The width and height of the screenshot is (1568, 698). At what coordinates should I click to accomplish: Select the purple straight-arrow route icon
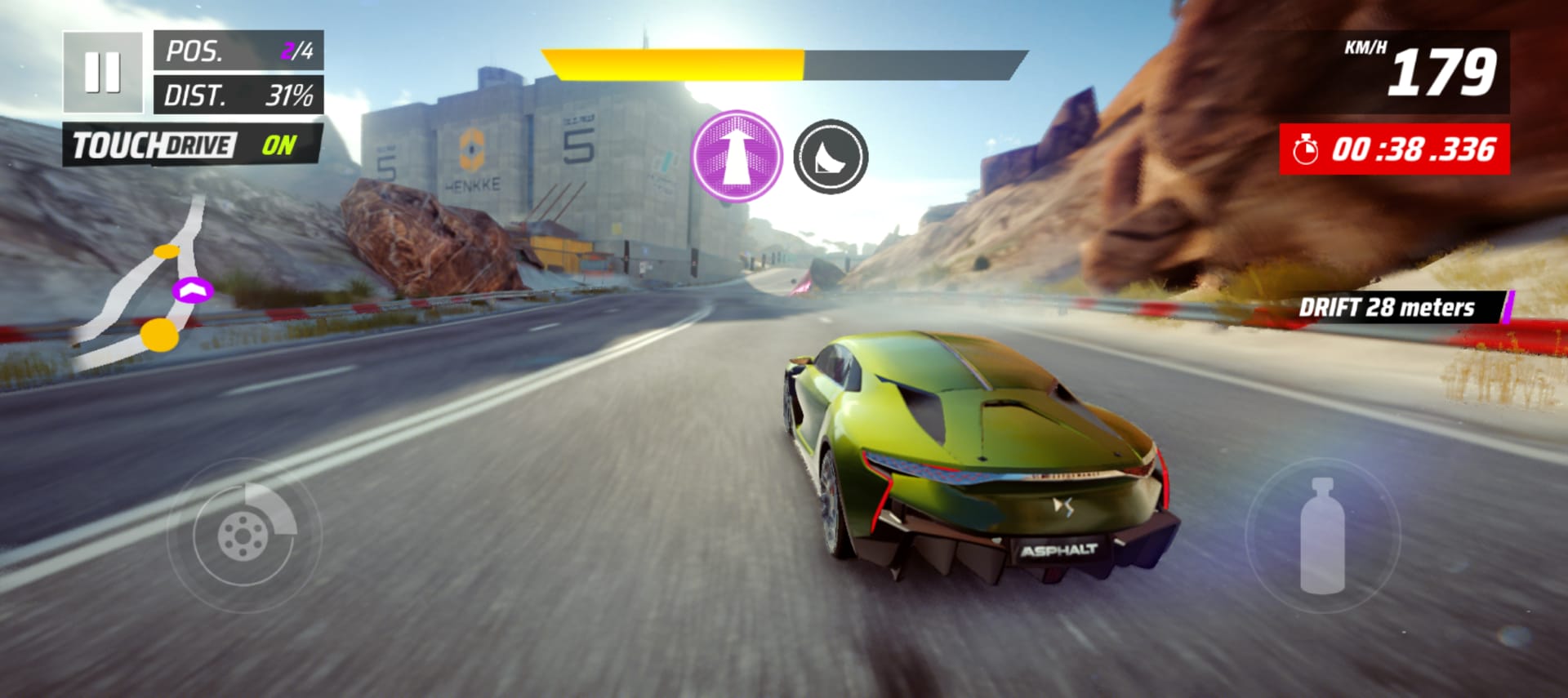click(737, 156)
